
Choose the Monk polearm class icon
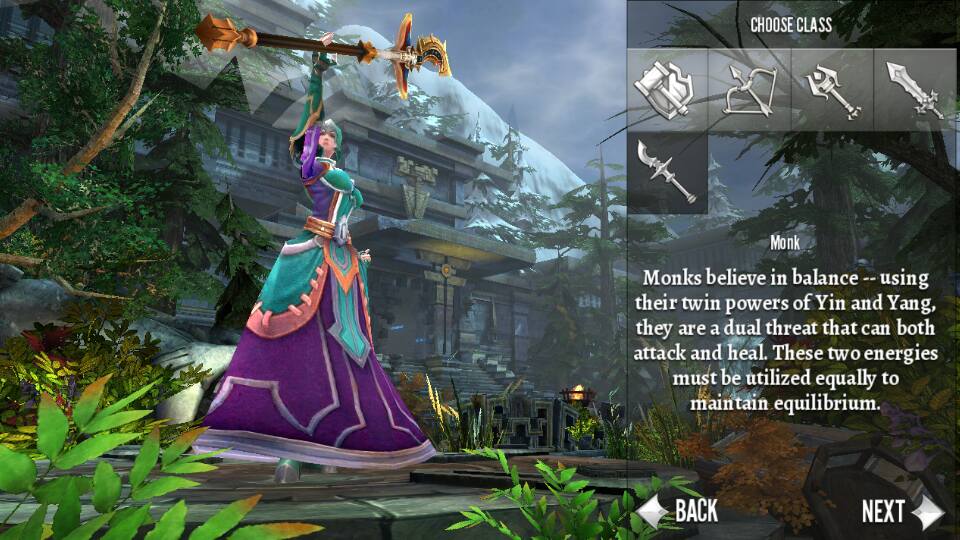[668, 172]
